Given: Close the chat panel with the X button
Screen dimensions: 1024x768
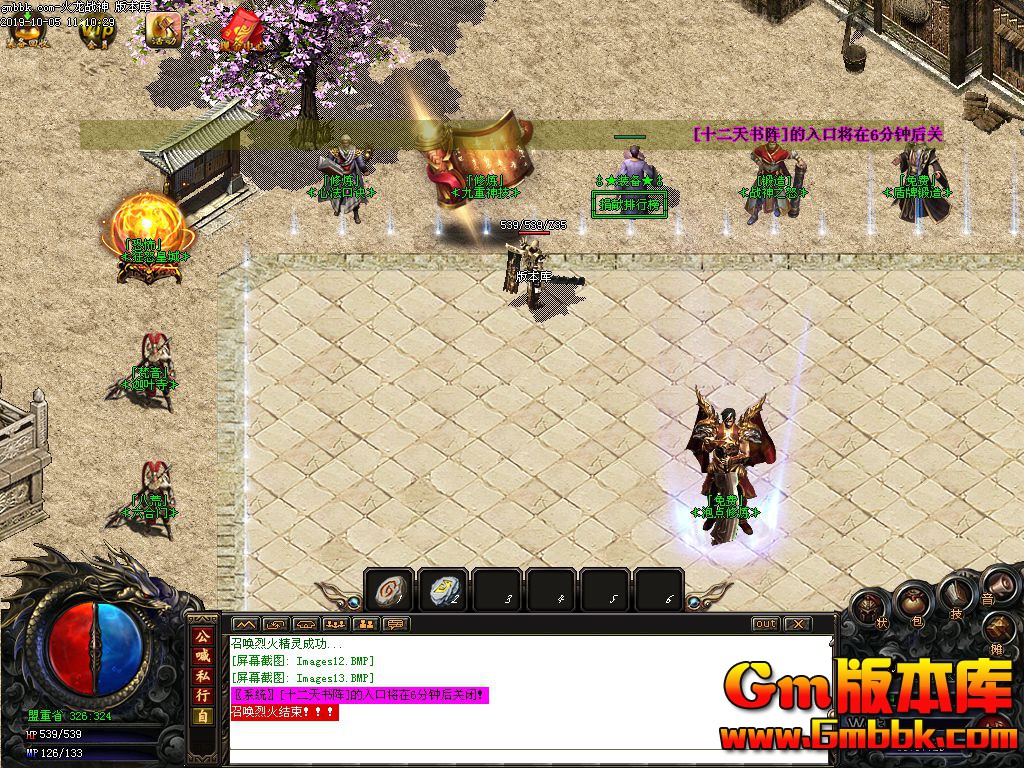Looking at the screenshot, I should click(797, 624).
